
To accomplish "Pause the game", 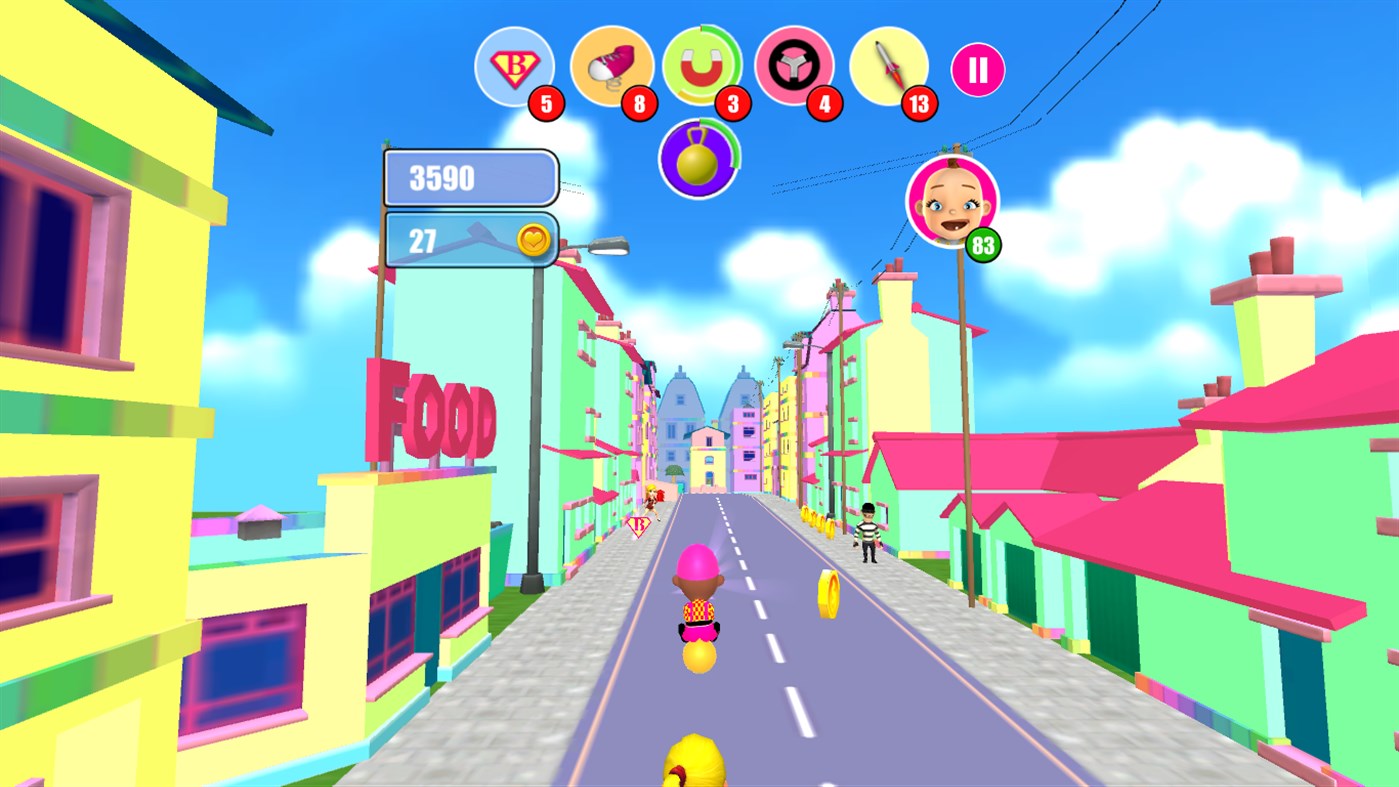I will point(977,67).
